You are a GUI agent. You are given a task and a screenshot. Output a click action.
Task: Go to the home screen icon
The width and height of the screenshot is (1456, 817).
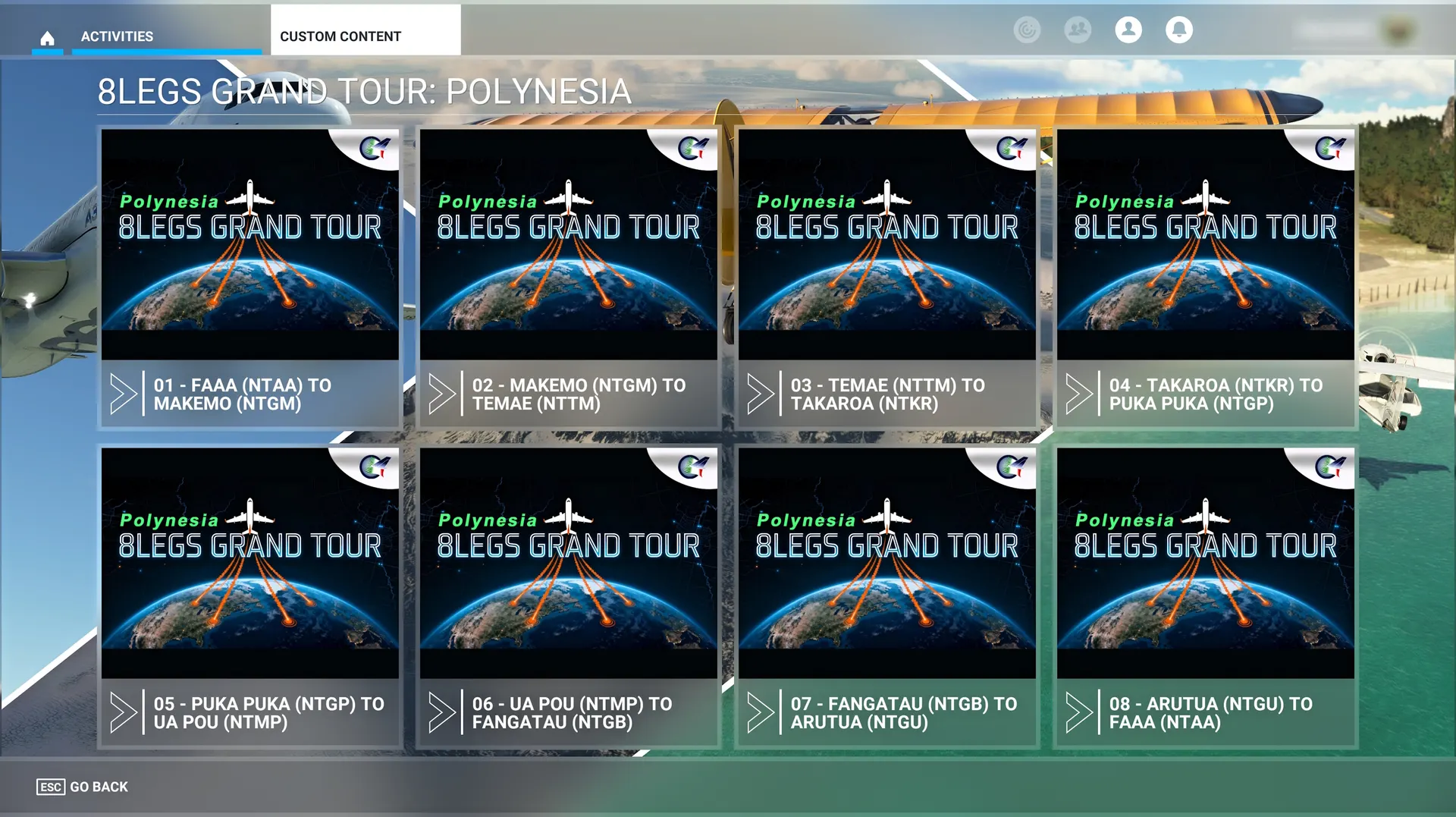[x=47, y=37]
